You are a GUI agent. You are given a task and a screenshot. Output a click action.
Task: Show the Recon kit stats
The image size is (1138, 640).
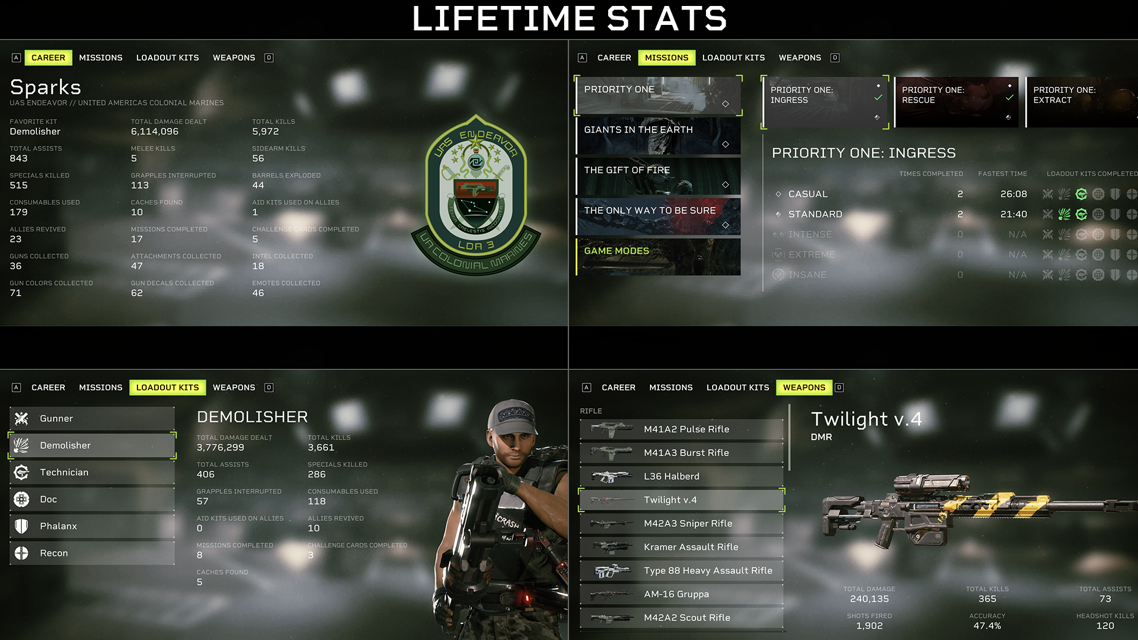coord(92,553)
